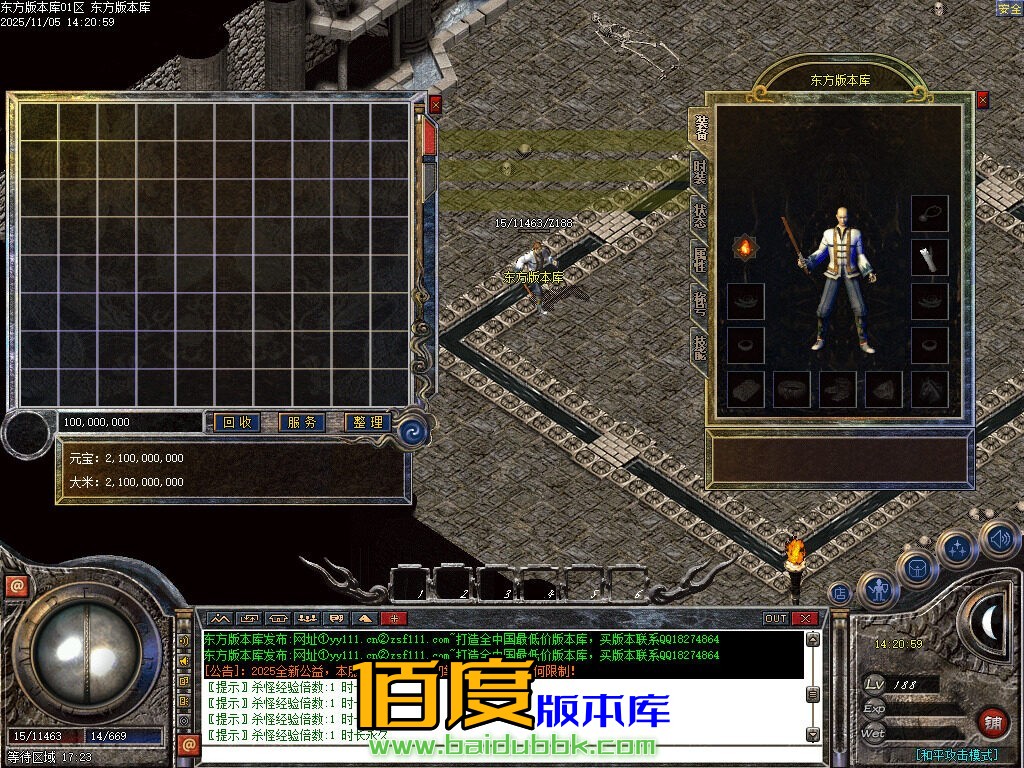
Task: Switch to the 时装 fashion tab
Action: click(x=700, y=171)
